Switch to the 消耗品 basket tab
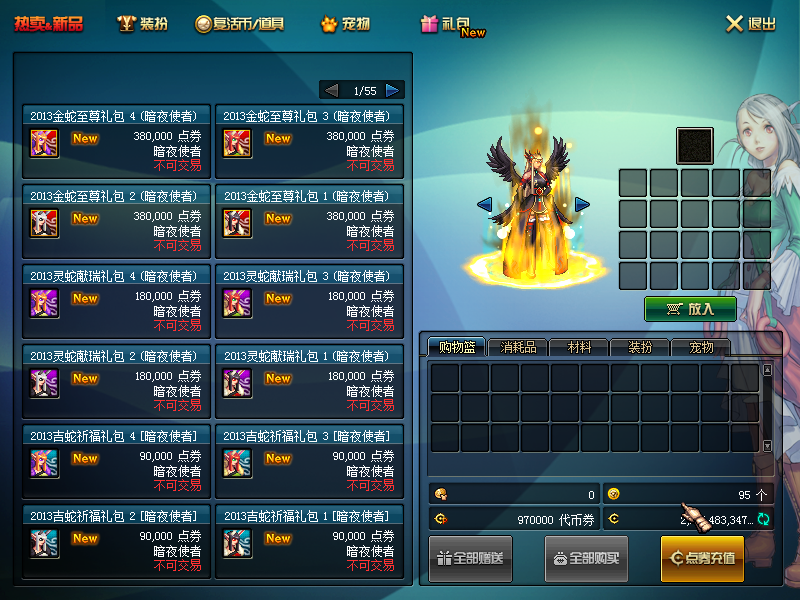The width and height of the screenshot is (800, 600). 518,347
